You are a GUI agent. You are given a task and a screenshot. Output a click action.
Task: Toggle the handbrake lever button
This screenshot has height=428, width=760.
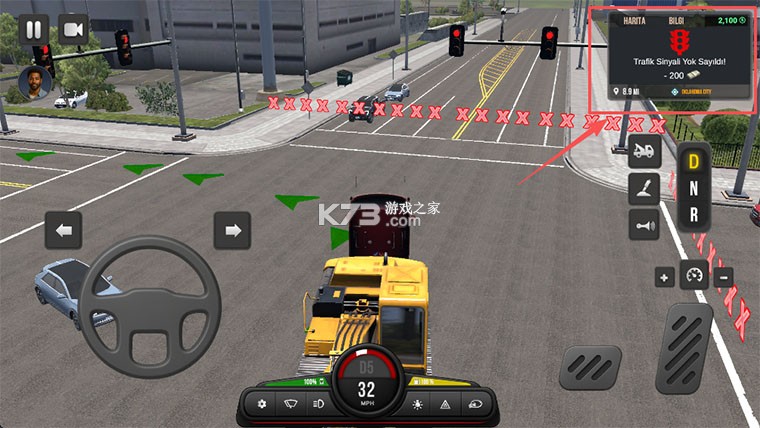(x=644, y=189)
